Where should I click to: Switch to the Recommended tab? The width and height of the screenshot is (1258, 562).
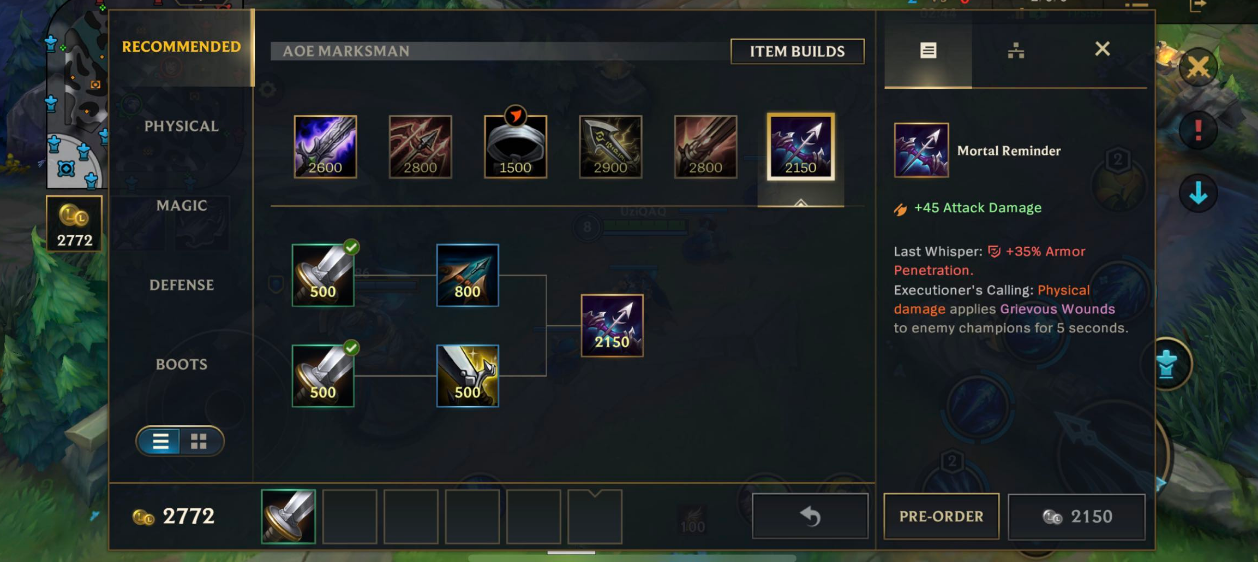click(181, 47)
